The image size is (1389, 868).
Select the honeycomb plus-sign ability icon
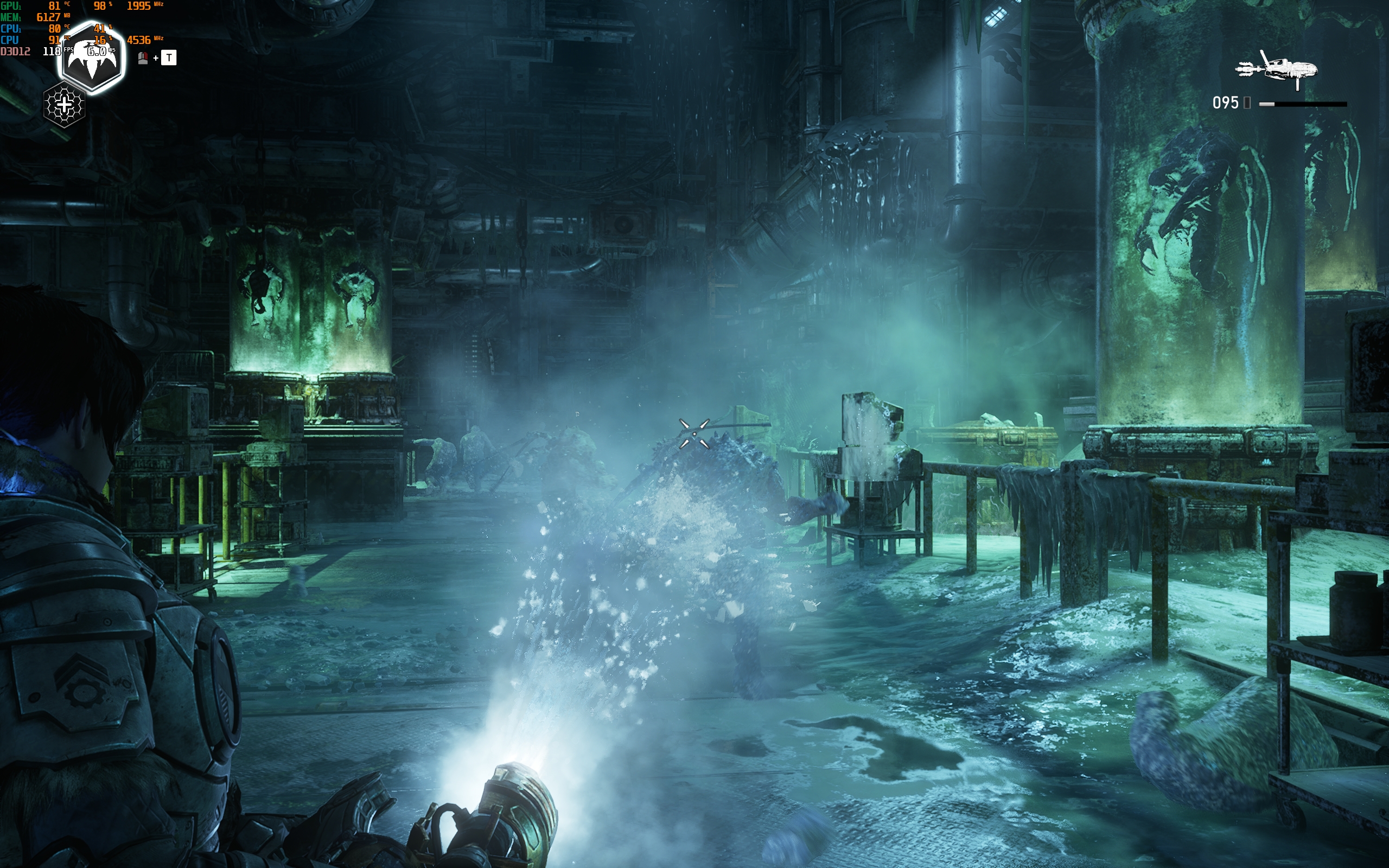click(x=64, y=105)
